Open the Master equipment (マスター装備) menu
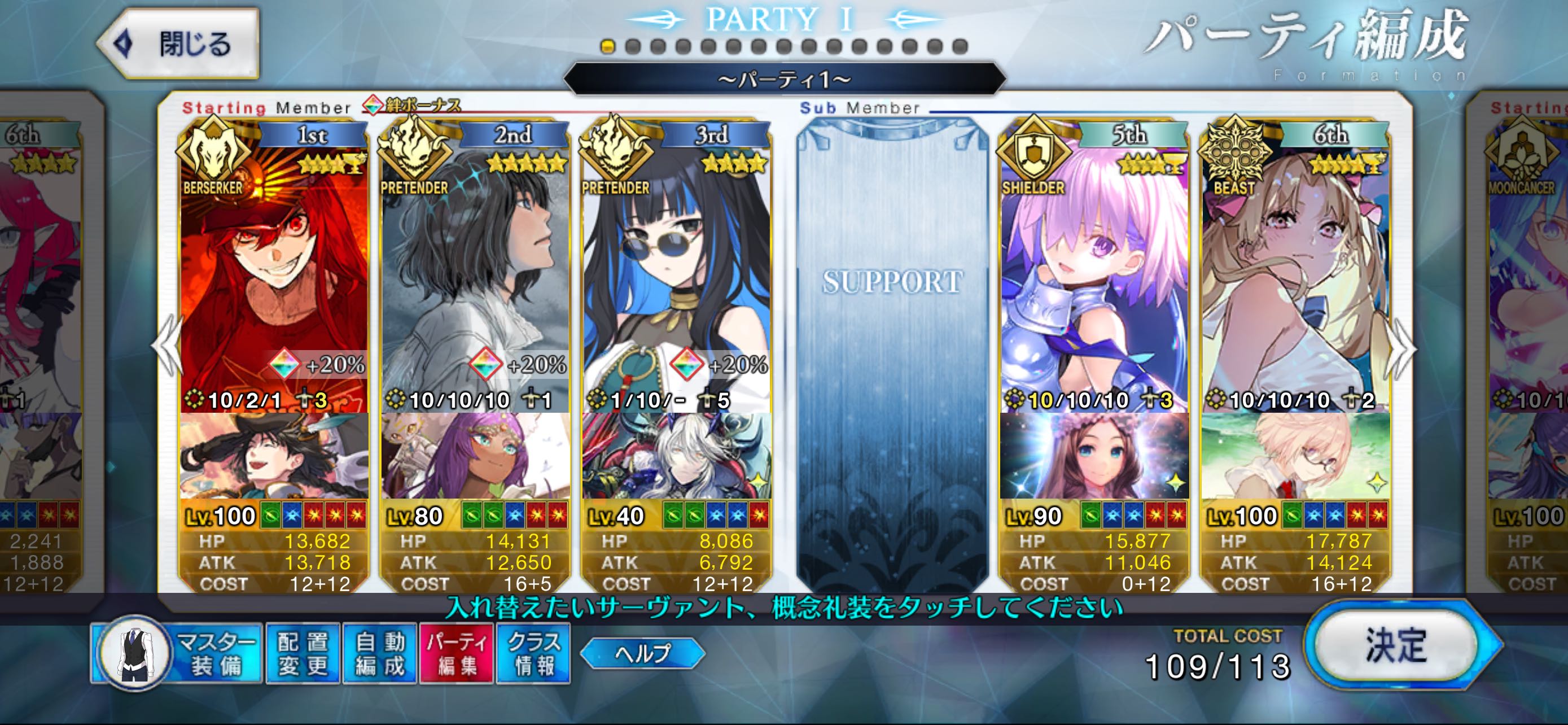The width and height of the screenshot is (1568, 725). pyautogui.click(x=178, y=654)
